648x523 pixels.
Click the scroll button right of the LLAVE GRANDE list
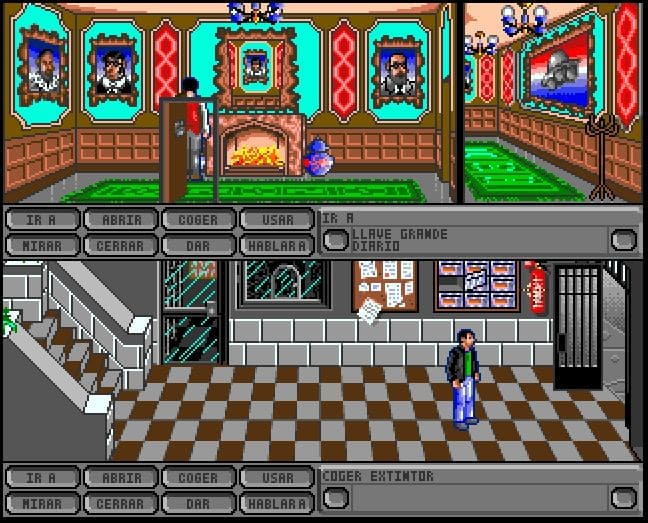tap(624, 240)
